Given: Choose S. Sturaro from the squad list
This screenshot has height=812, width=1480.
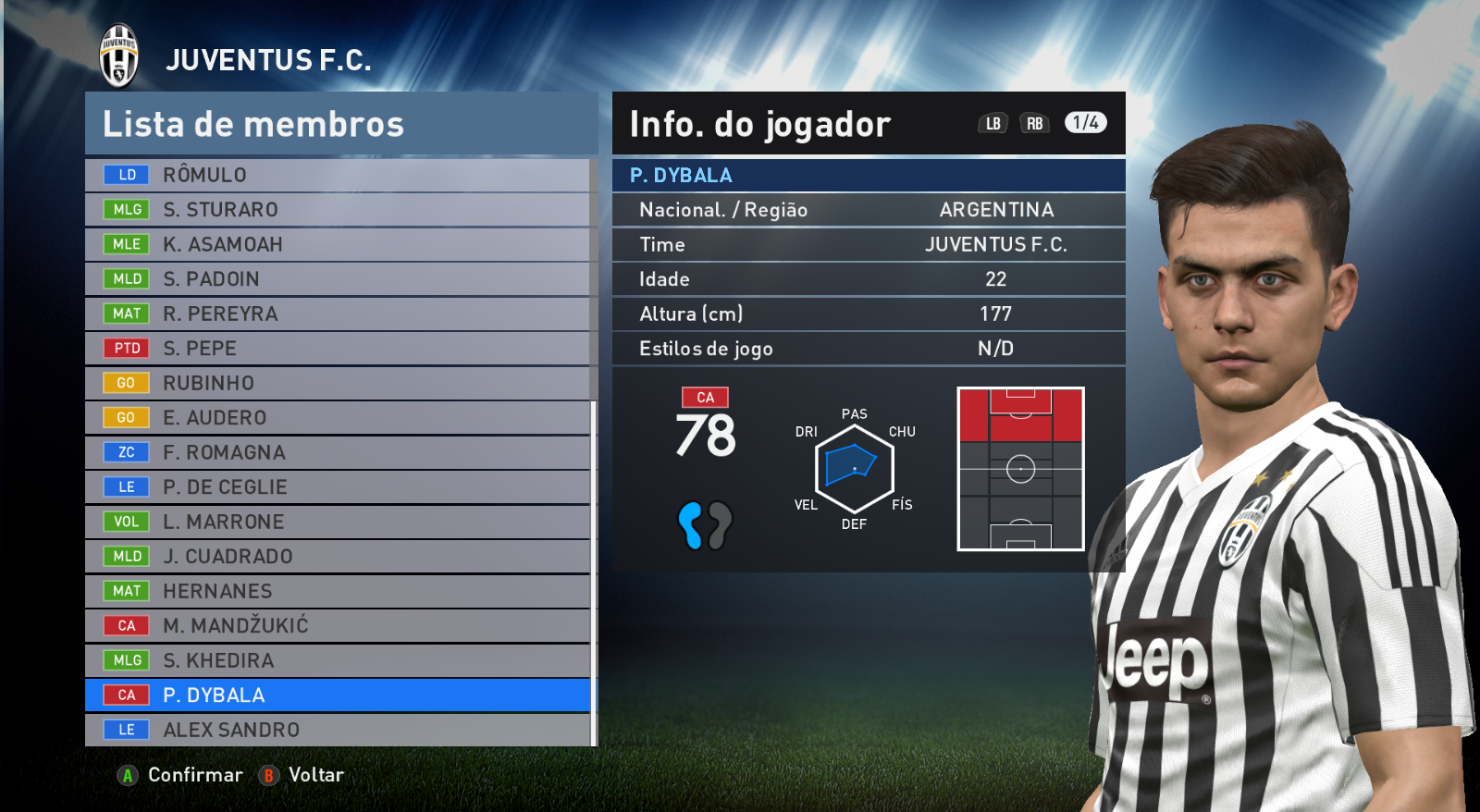Looking at the screenshot, I should click(x=338, y=210).
